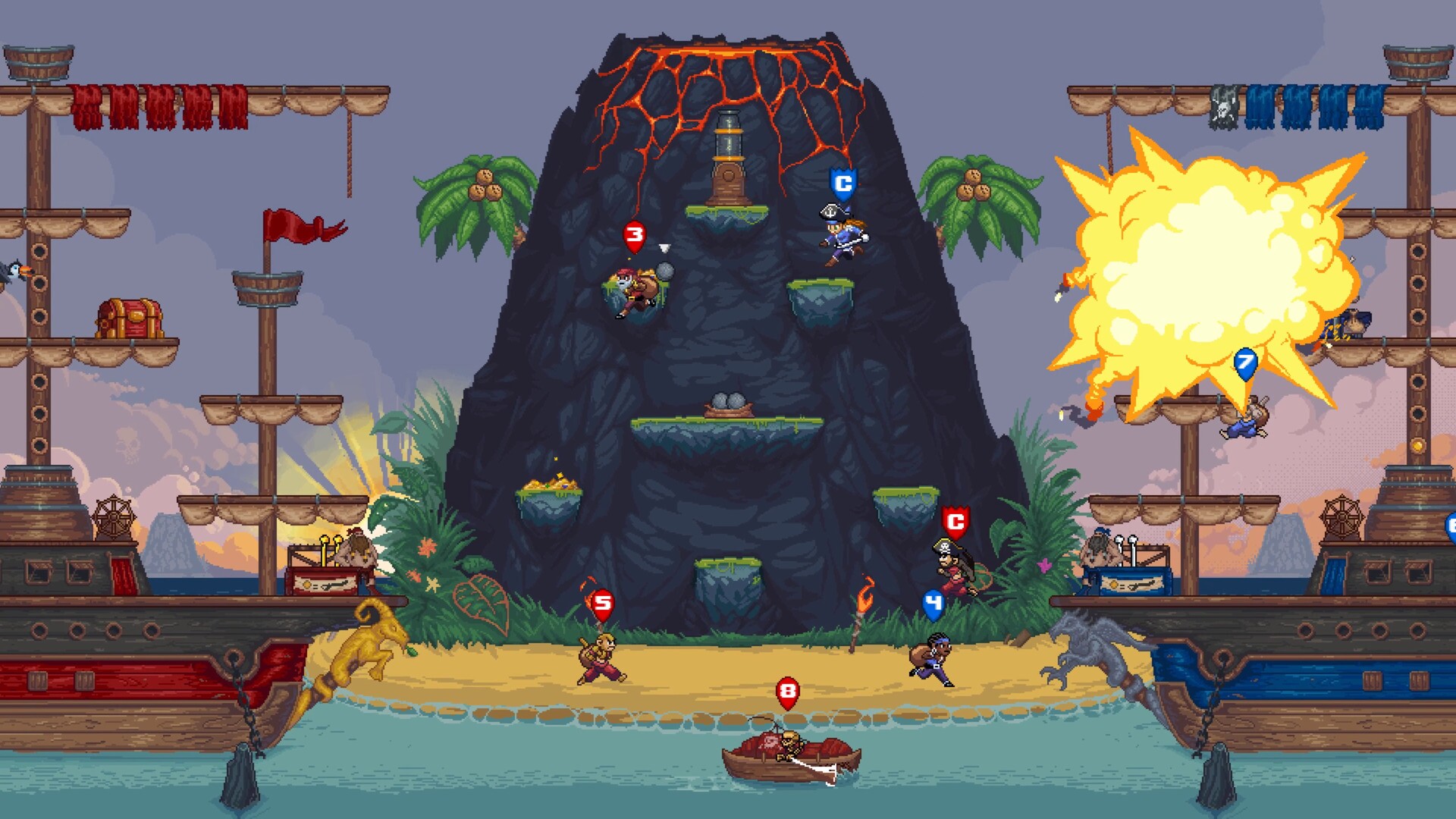Image resolution: width=1456 pixels, height=819 pixels.
Task: Click blue player 4's balloon marker
Action: click(931, 602)
